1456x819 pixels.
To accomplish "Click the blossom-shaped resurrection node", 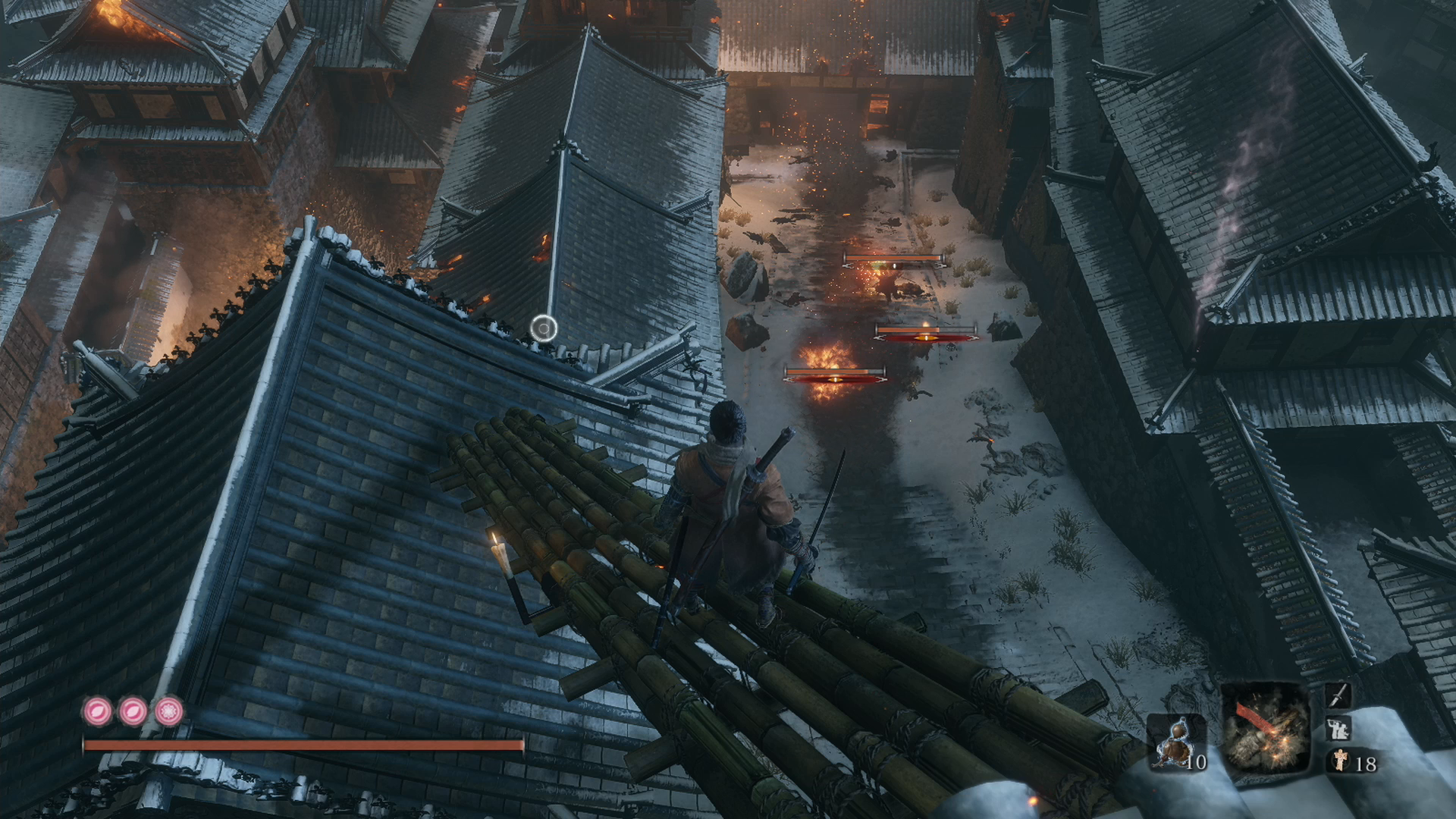I will (x=168, y=711).
